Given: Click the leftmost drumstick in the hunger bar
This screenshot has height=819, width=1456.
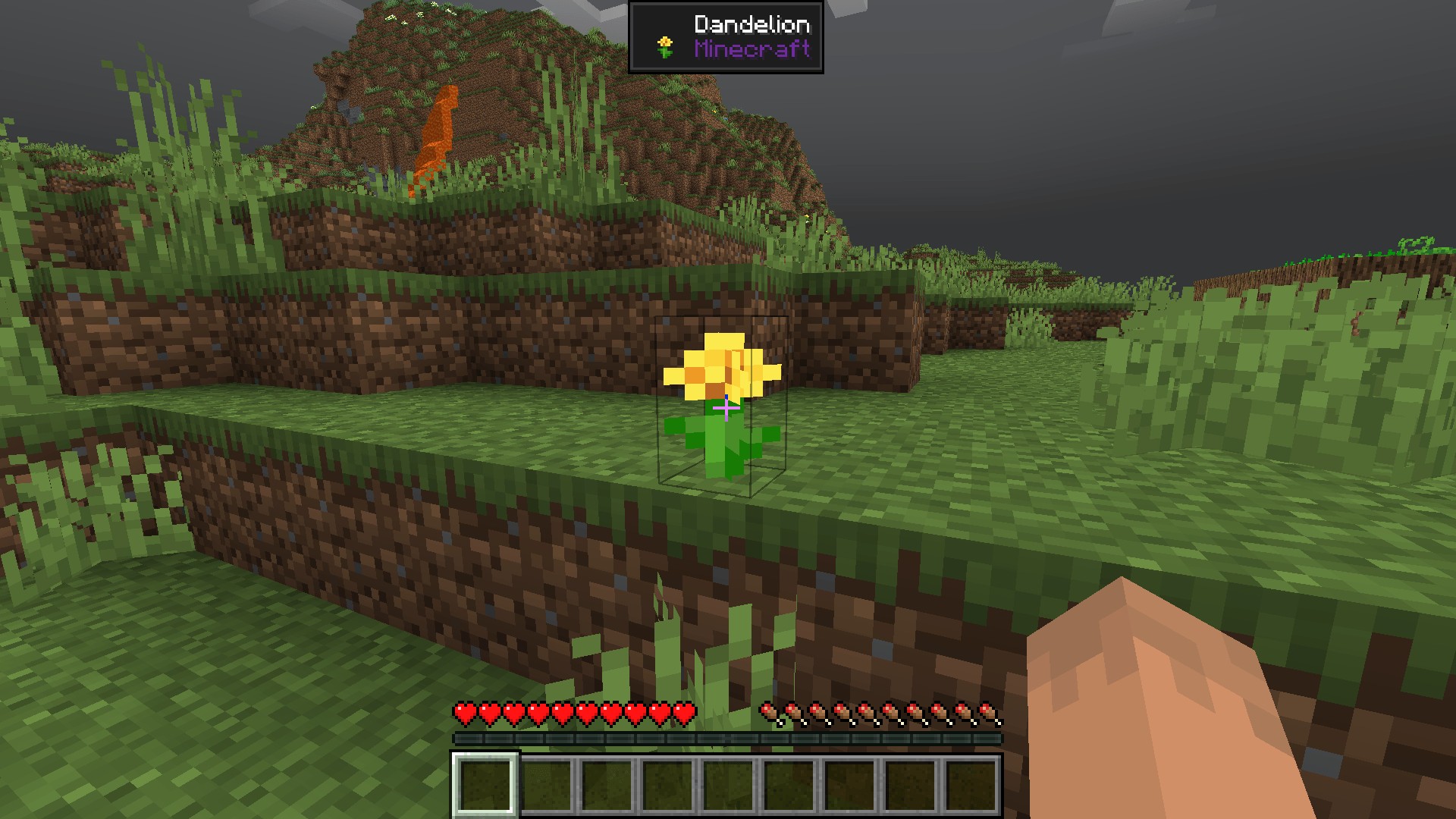Looking at the screenshot, I should click(x=770, y=713).
